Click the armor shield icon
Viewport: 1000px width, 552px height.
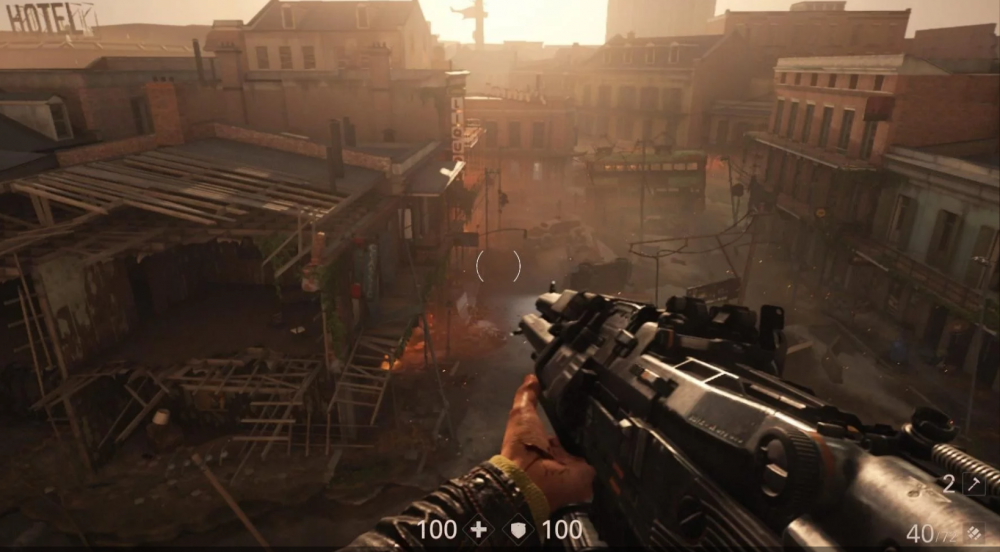(519, 529)
